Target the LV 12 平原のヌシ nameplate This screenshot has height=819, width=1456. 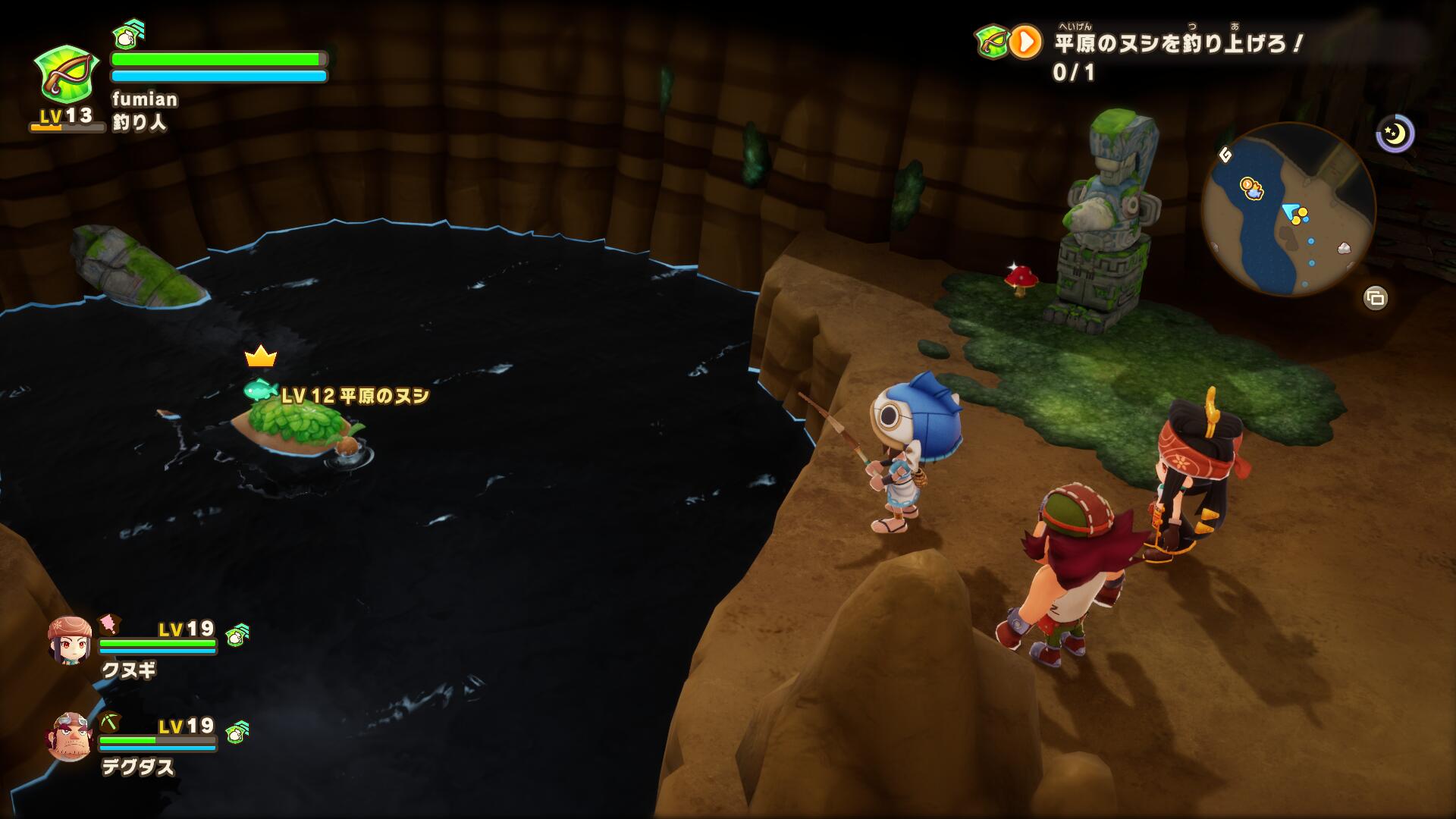(x=355, y=395)
